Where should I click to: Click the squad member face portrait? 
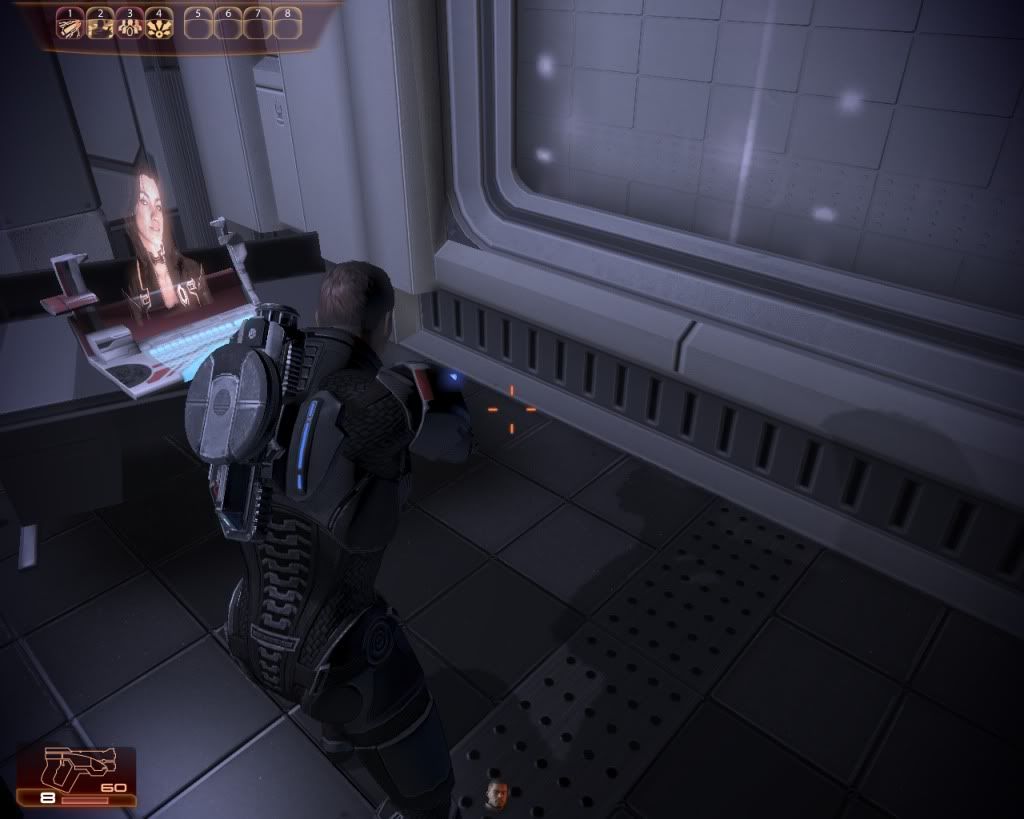[497, 794]
